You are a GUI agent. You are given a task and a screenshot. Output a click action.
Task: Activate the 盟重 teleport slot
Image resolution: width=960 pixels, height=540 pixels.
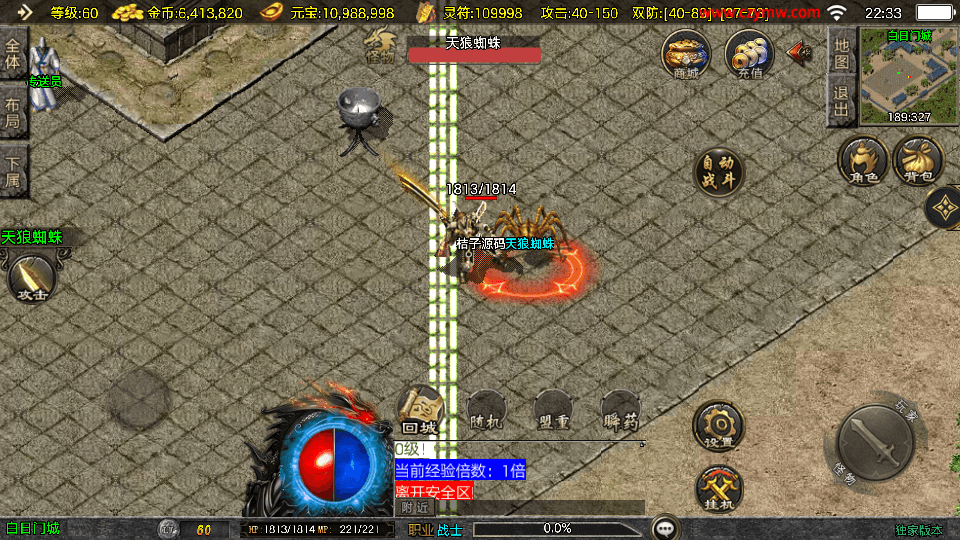pos(553,412)
